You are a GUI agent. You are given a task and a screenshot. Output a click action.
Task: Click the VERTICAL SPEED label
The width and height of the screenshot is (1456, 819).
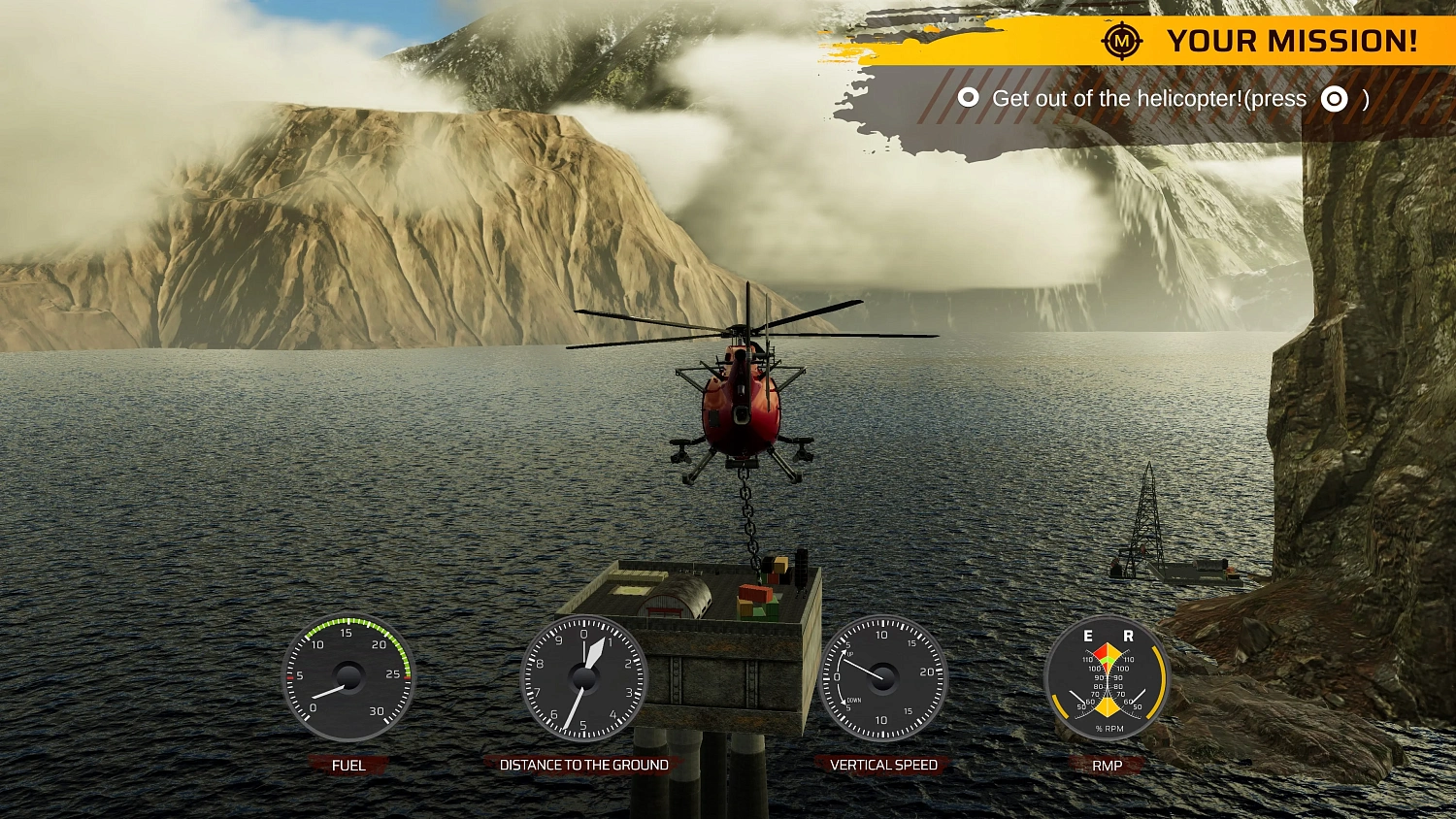(x=884, y=765)
